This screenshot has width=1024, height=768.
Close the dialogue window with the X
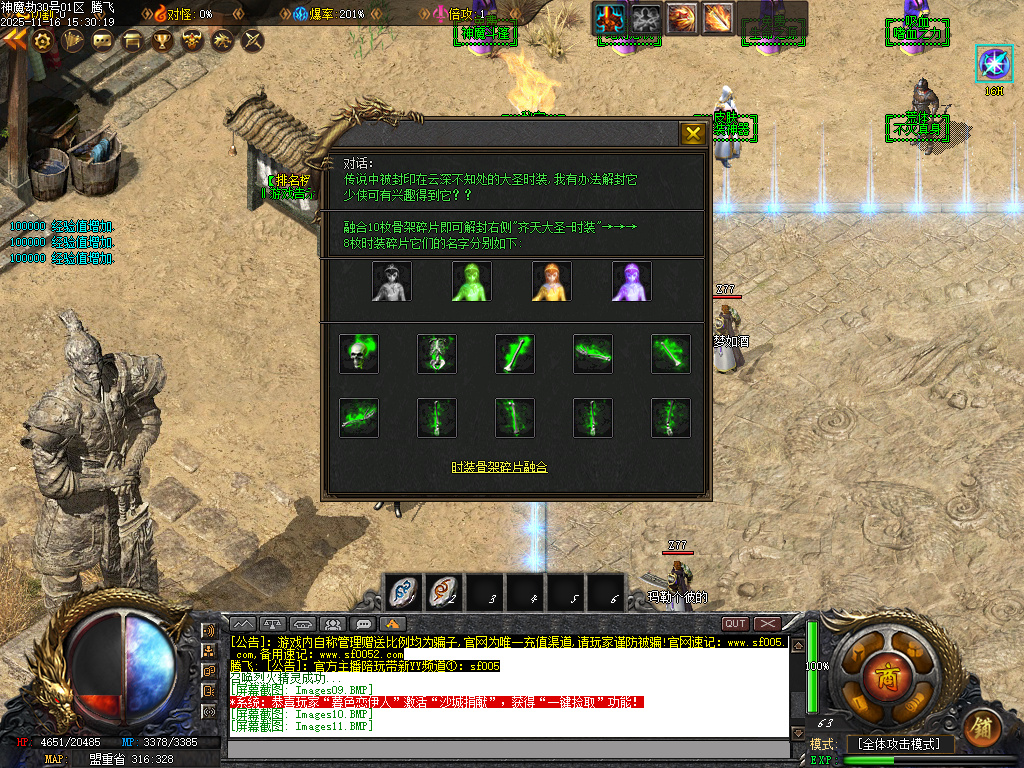click(692, 134)
